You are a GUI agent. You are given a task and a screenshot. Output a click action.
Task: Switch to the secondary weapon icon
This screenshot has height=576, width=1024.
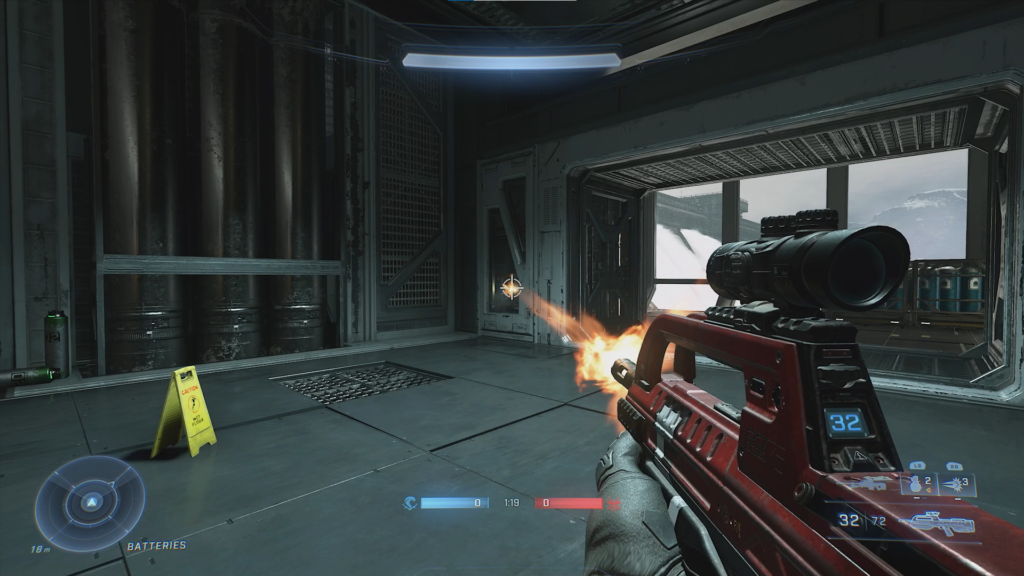coord(868,484)
